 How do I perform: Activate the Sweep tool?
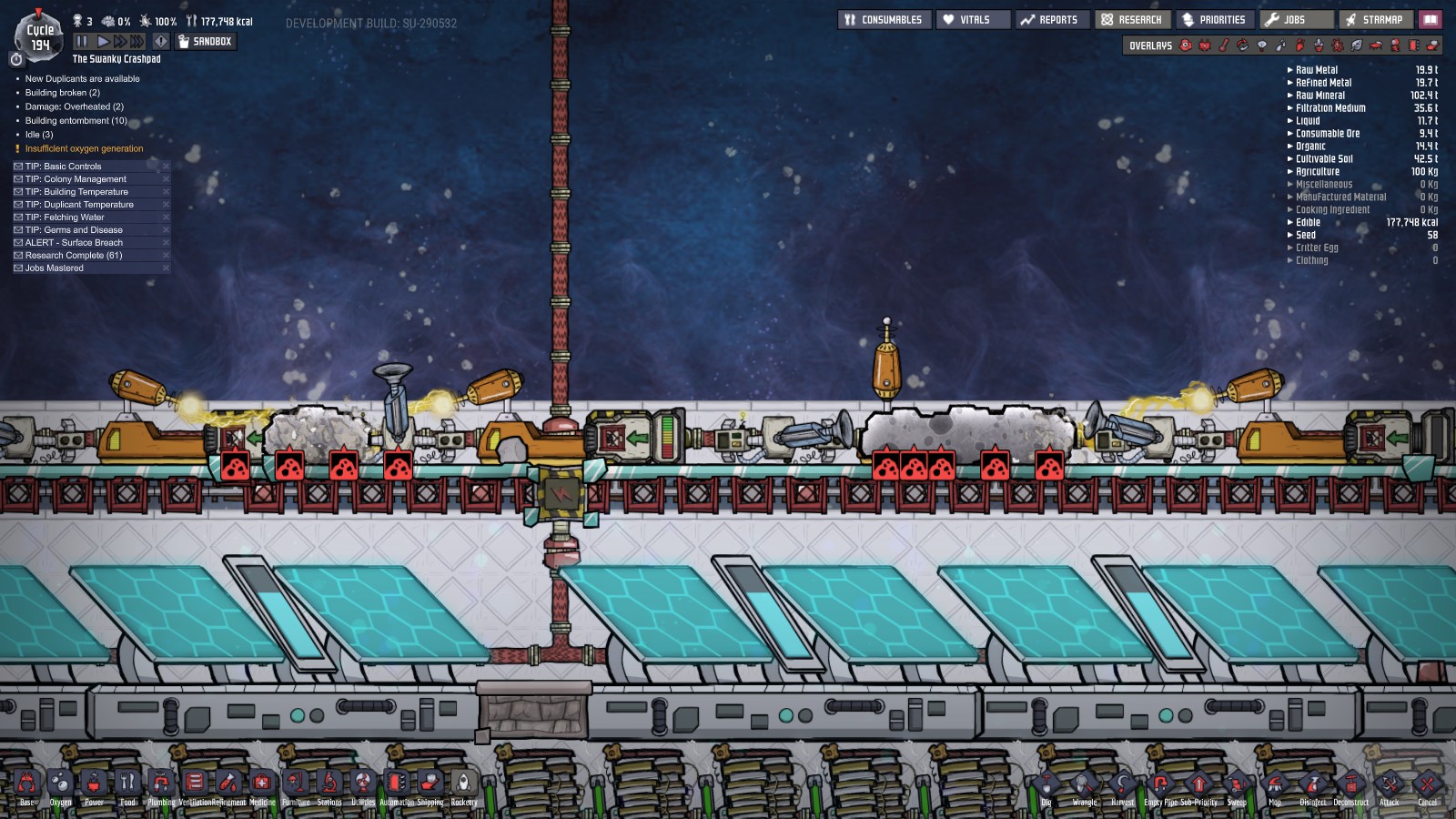pyautogui.click(x=1236, y=784)
